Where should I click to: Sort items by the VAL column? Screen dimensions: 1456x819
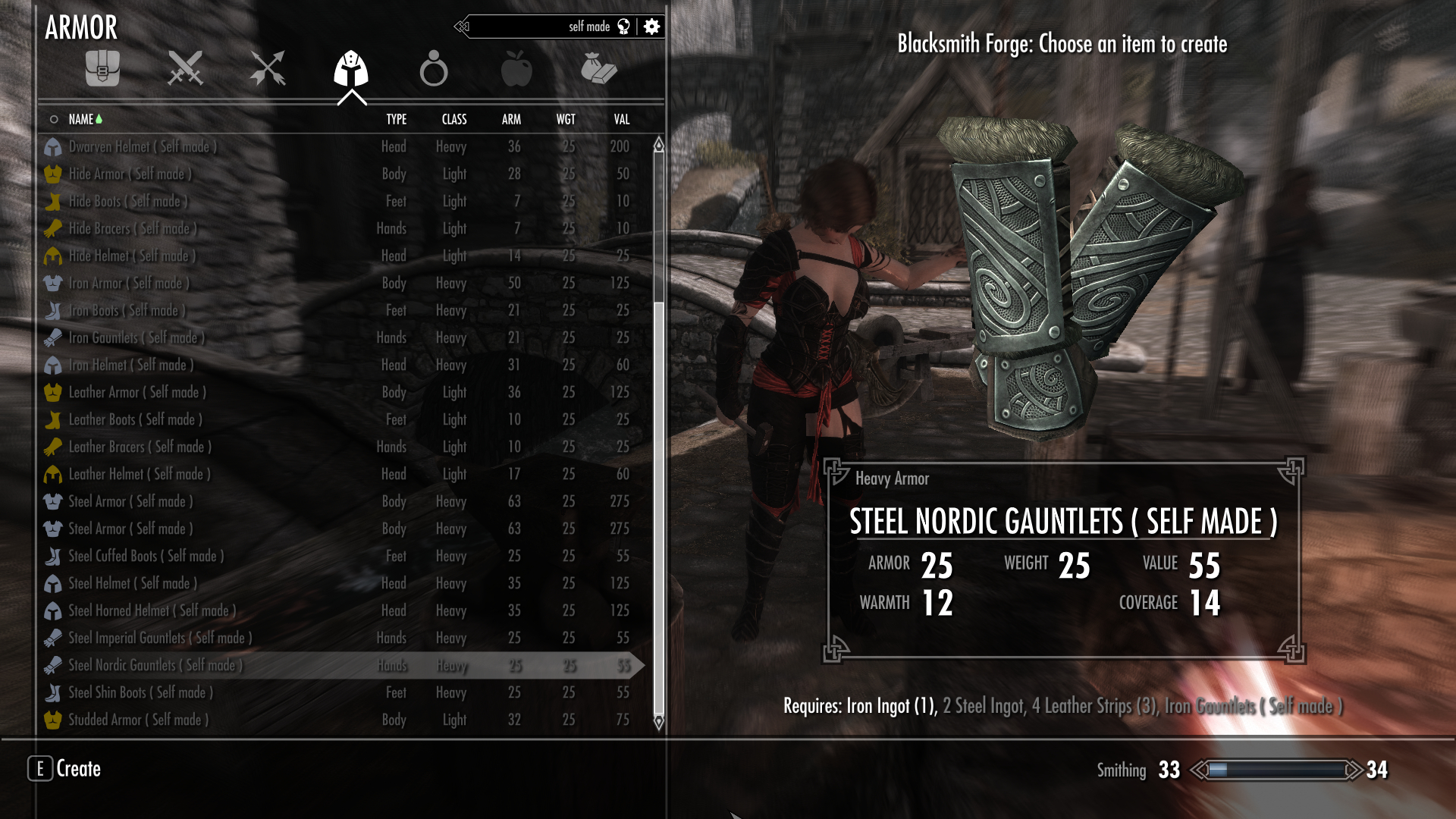[x=622, y=119]
